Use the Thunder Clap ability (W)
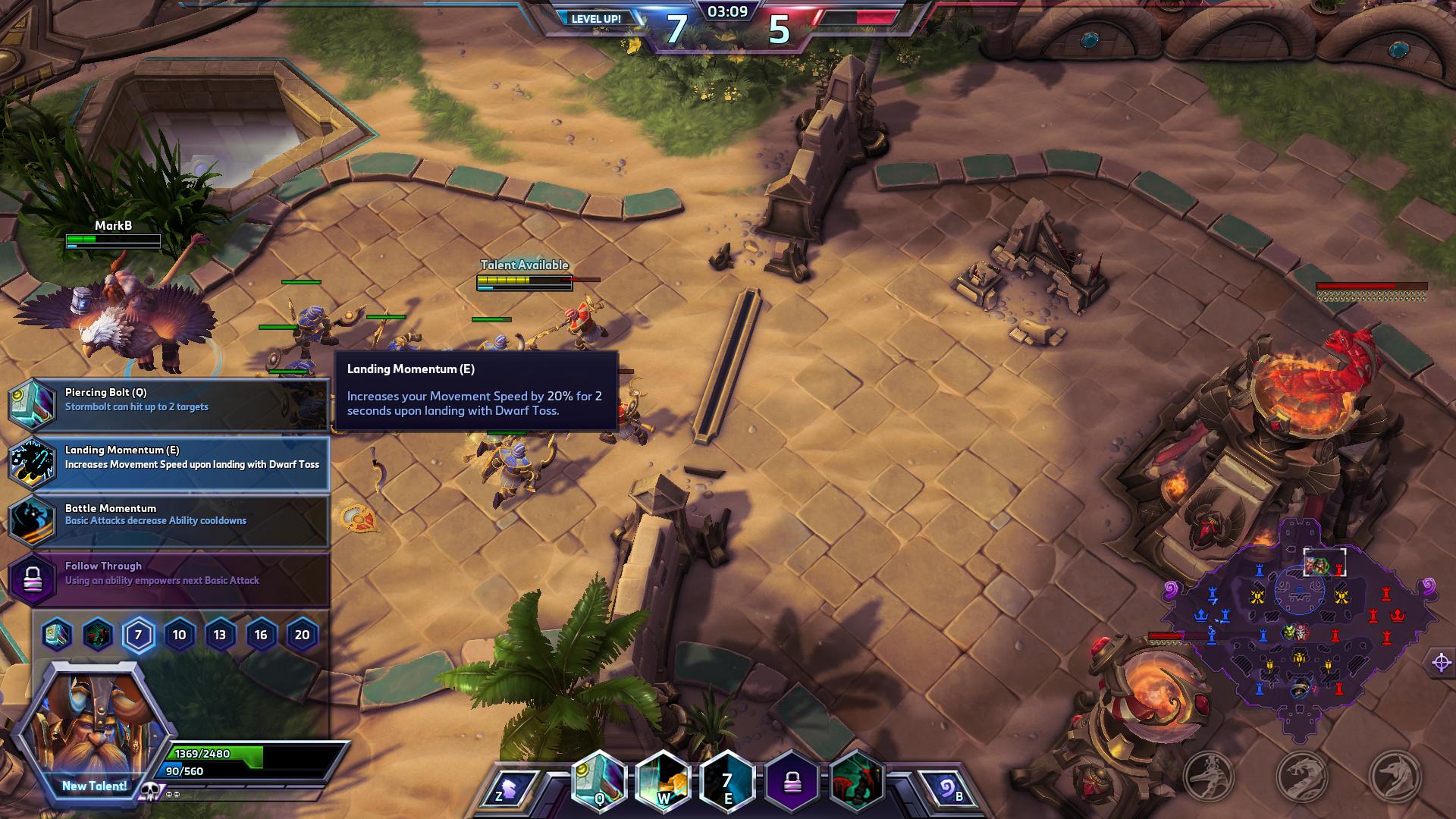The width and height of the screenshot is (1456, 819). pyautogui.click(x=663, y=781)
